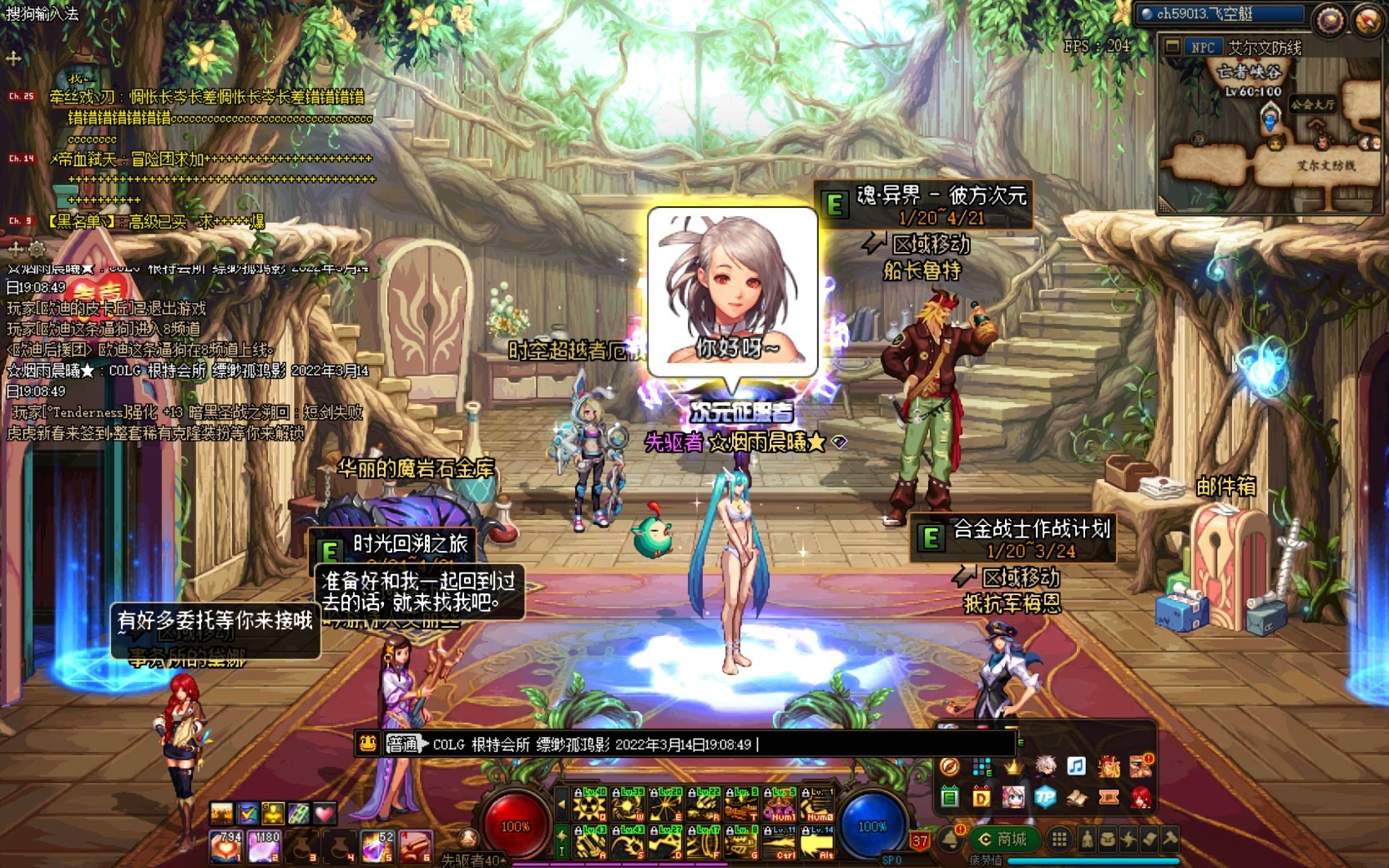1389x868 pixels.
Task: Open the notification bell icon
Action: pyautogui.click(x=951, y=839)
